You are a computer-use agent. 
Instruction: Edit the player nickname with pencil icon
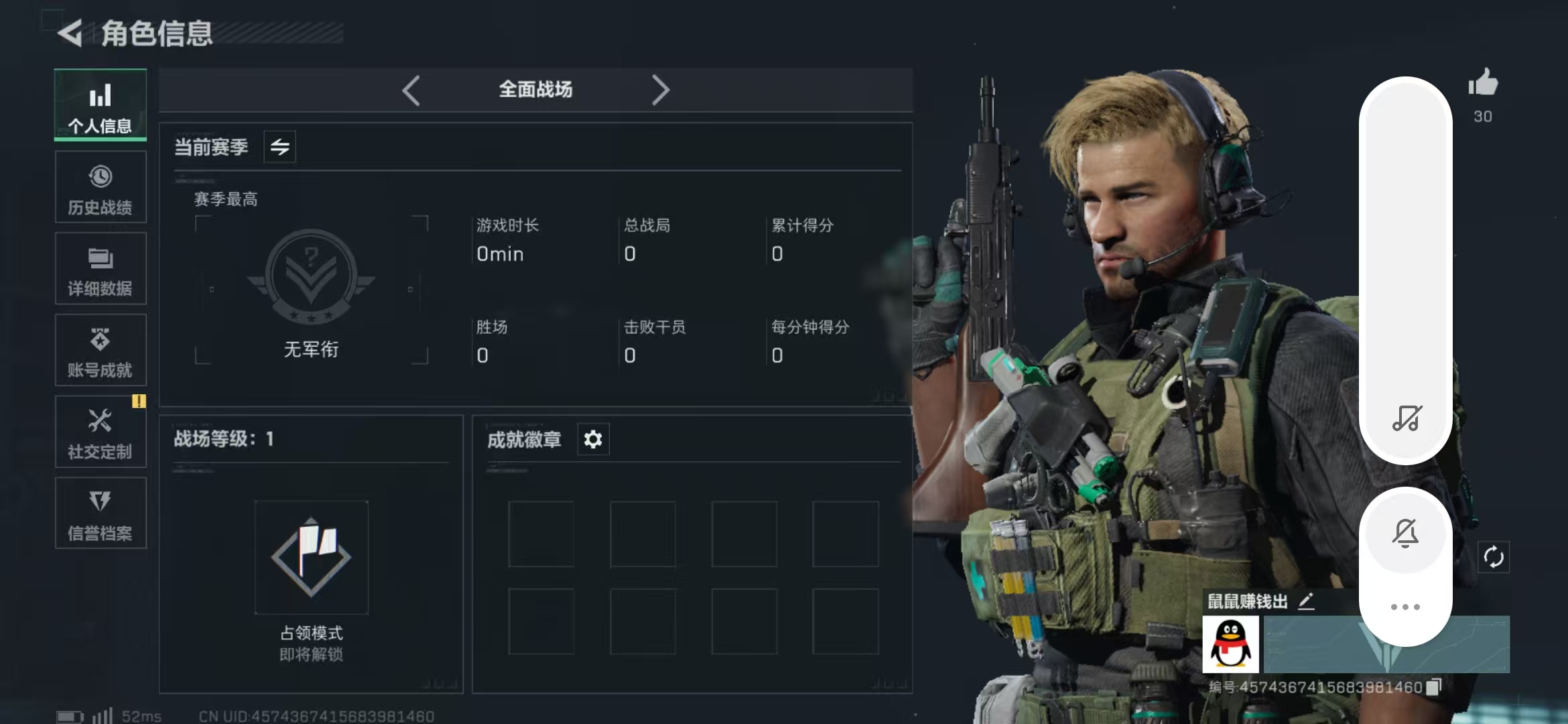(x=1306, y=601)
